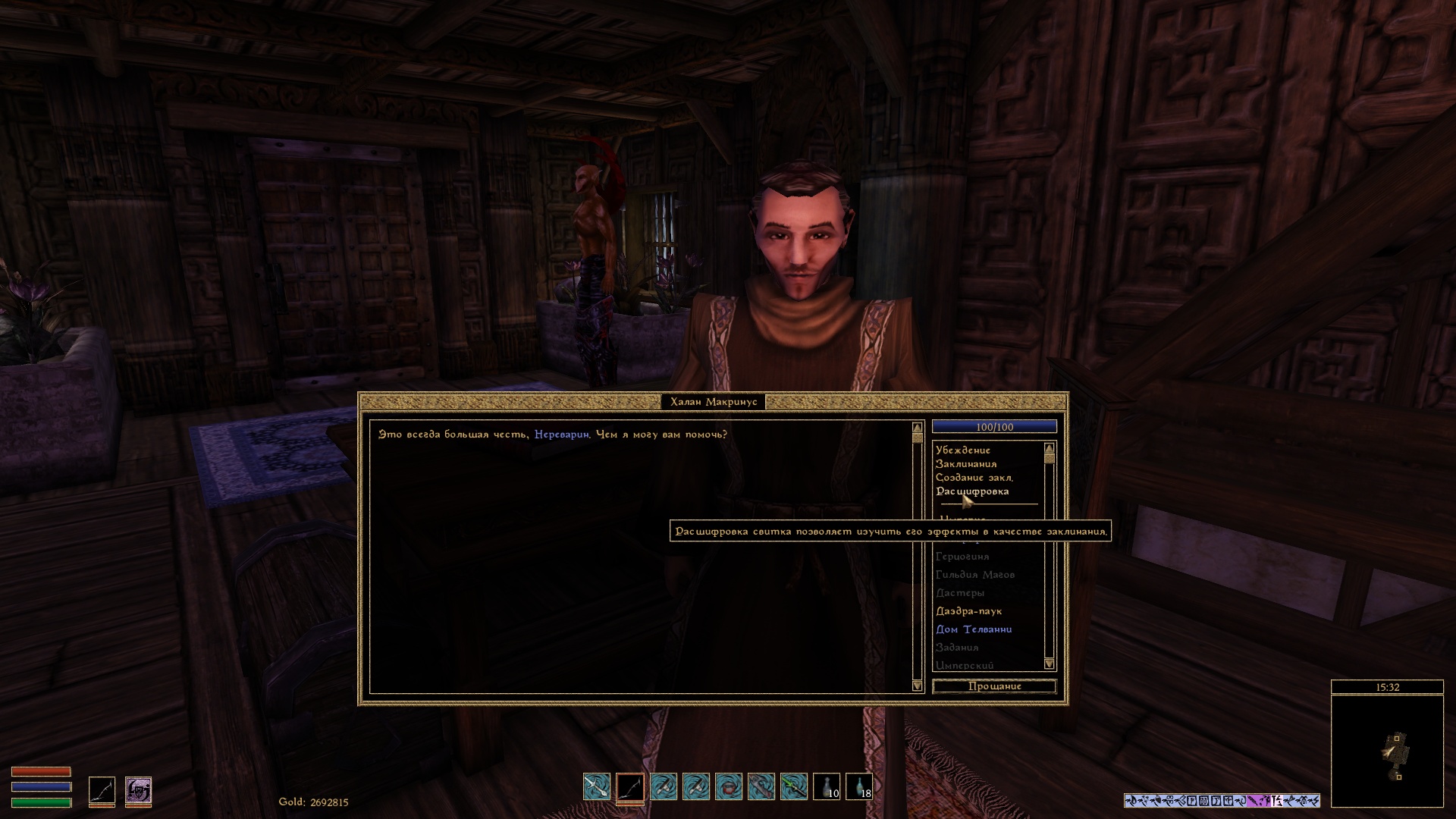
Task: Use the potion stack of 10
Action: 827,786
